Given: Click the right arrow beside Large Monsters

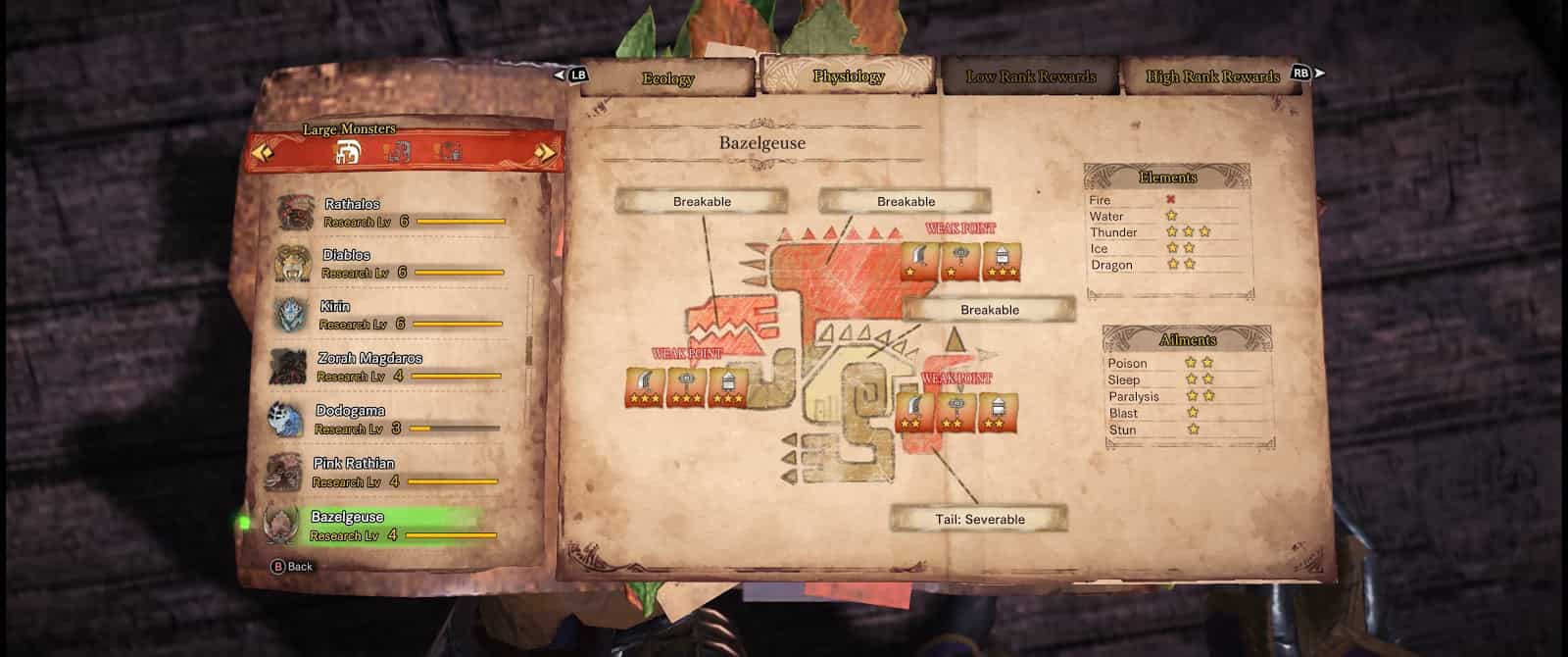Looking at the screenshot, I should (x=545, y=153).
